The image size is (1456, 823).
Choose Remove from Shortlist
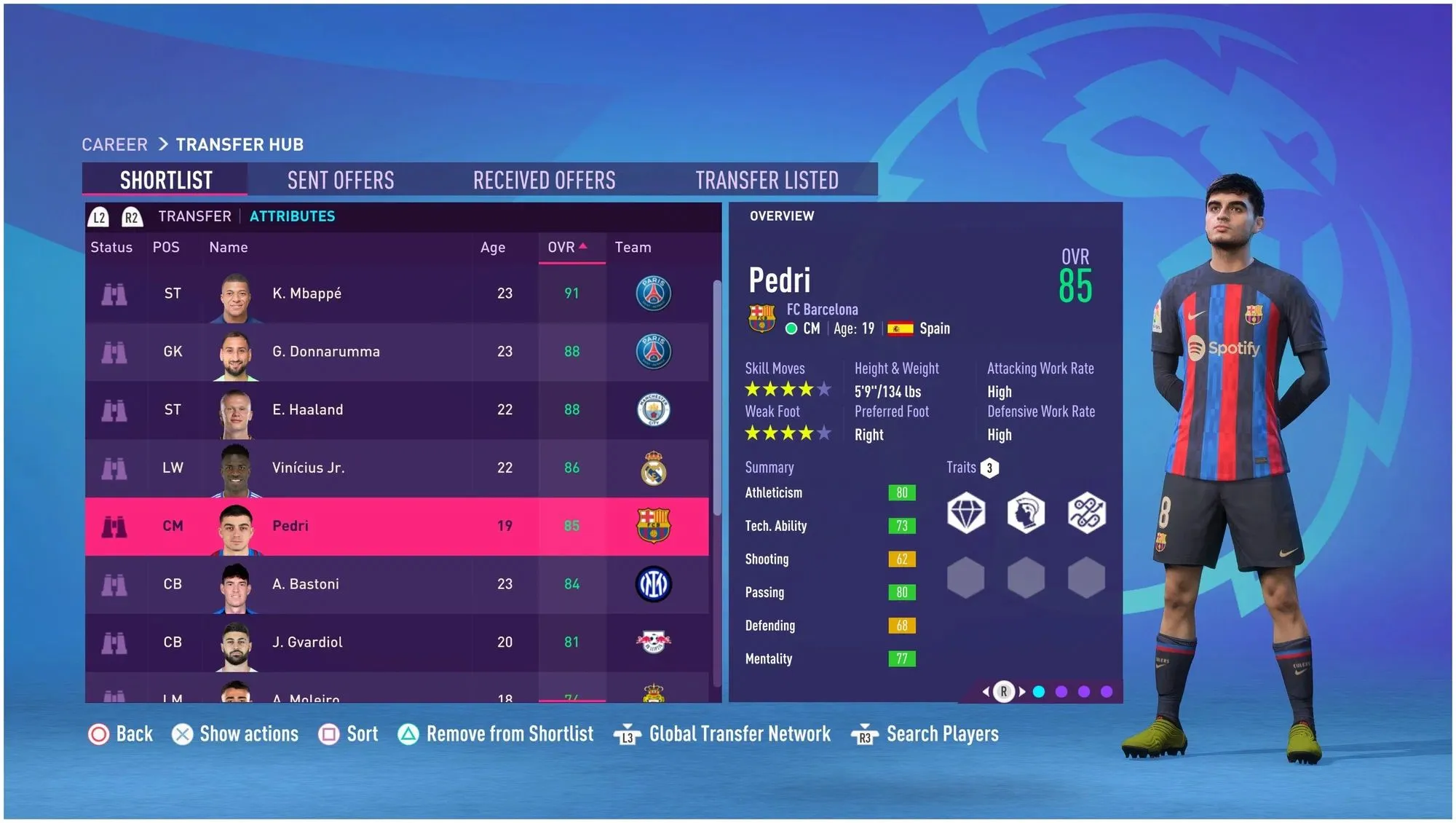496,734
